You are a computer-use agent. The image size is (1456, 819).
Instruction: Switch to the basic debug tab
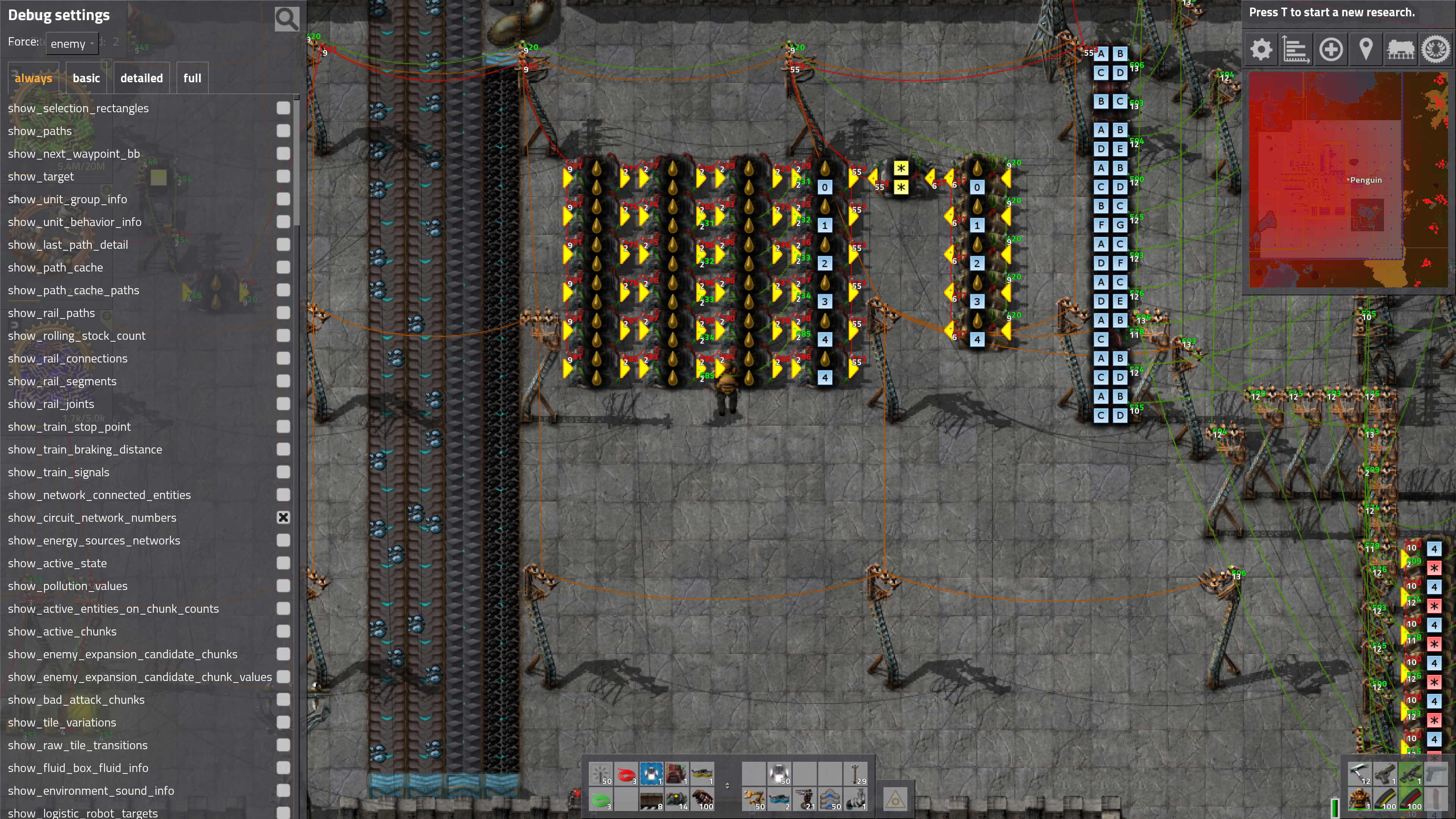(x=86, y=78)
